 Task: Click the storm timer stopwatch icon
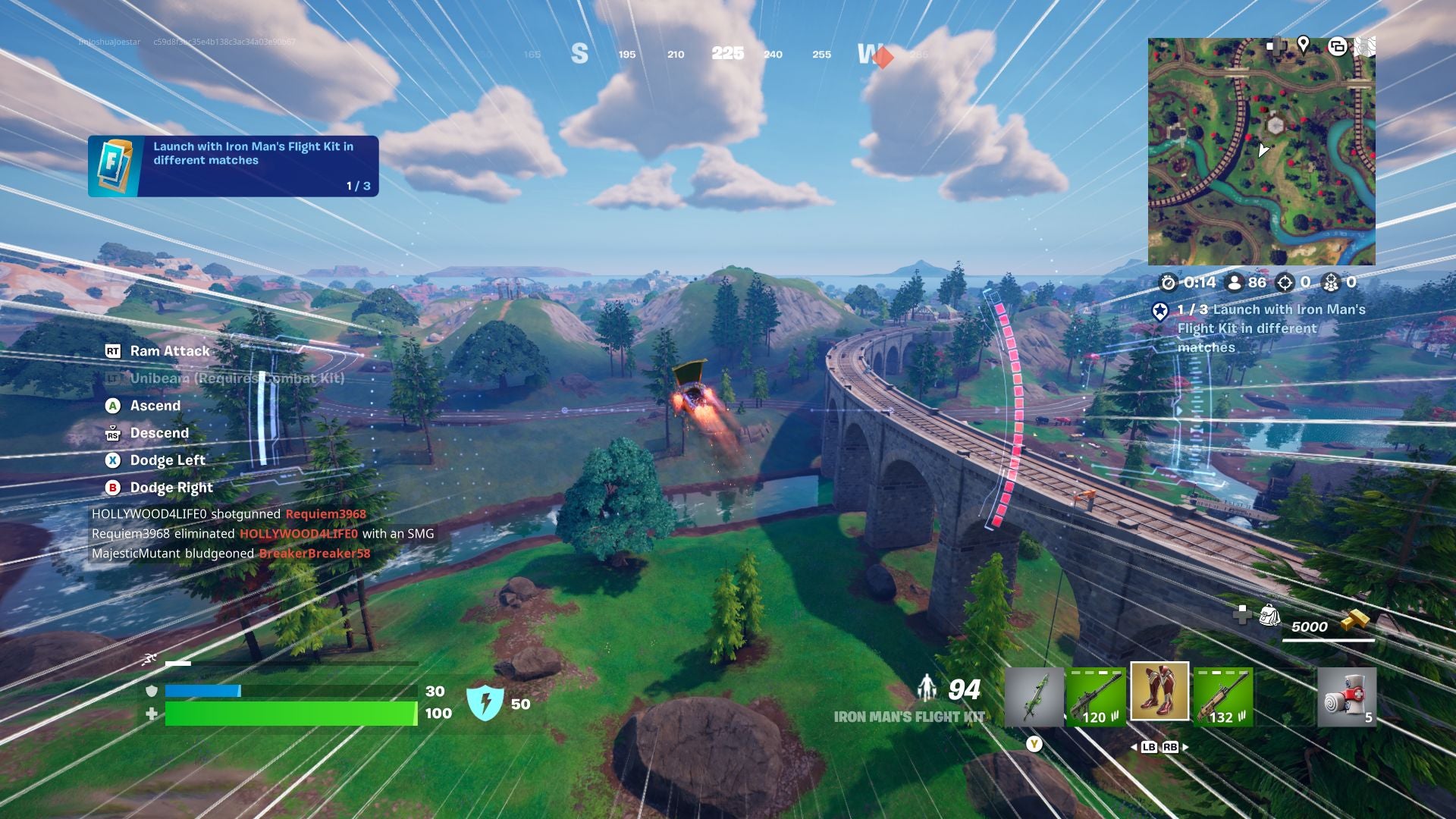(x=1168, y=283)
